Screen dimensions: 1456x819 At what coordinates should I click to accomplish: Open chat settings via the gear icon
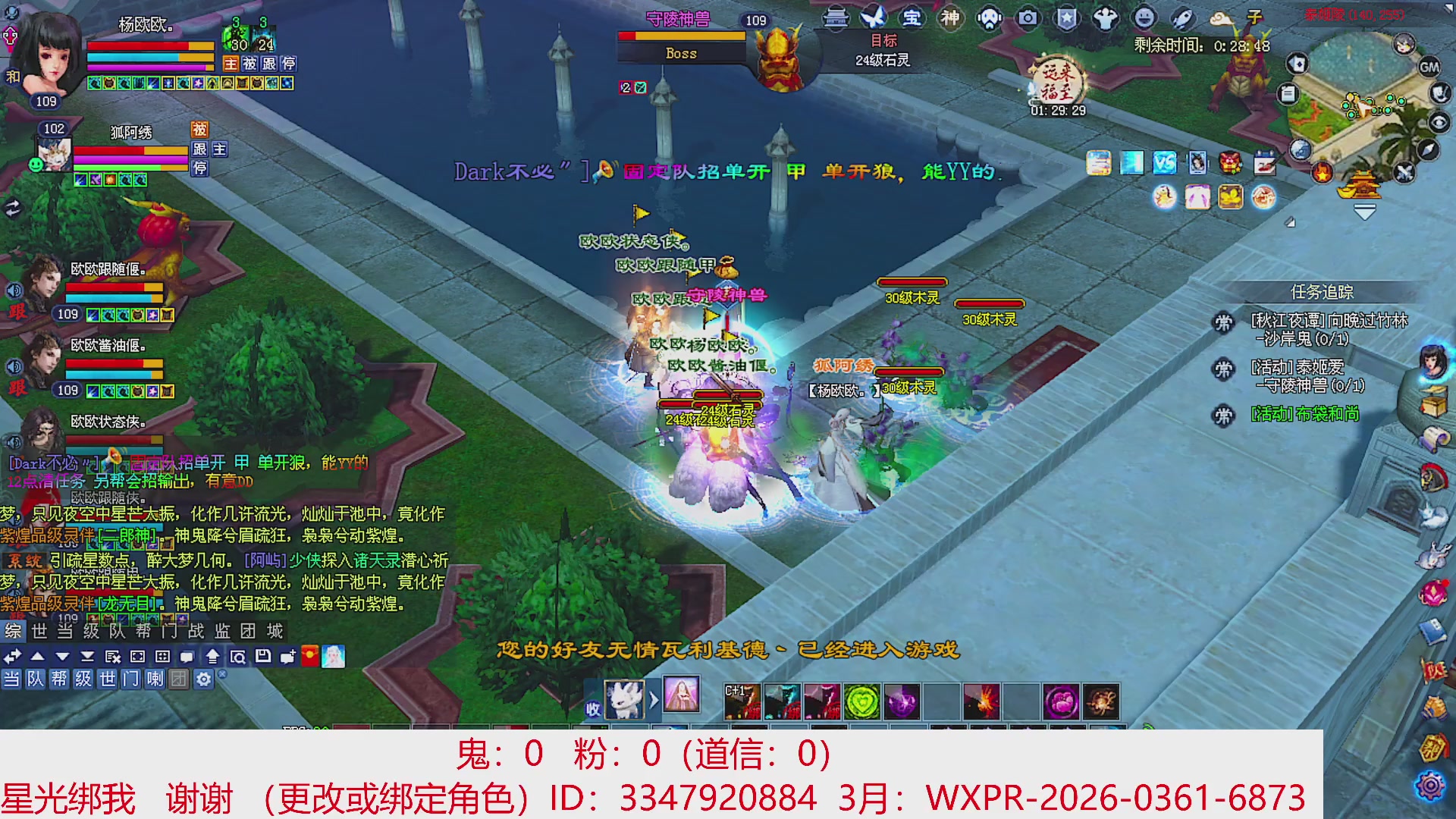[x=204, y=679]
